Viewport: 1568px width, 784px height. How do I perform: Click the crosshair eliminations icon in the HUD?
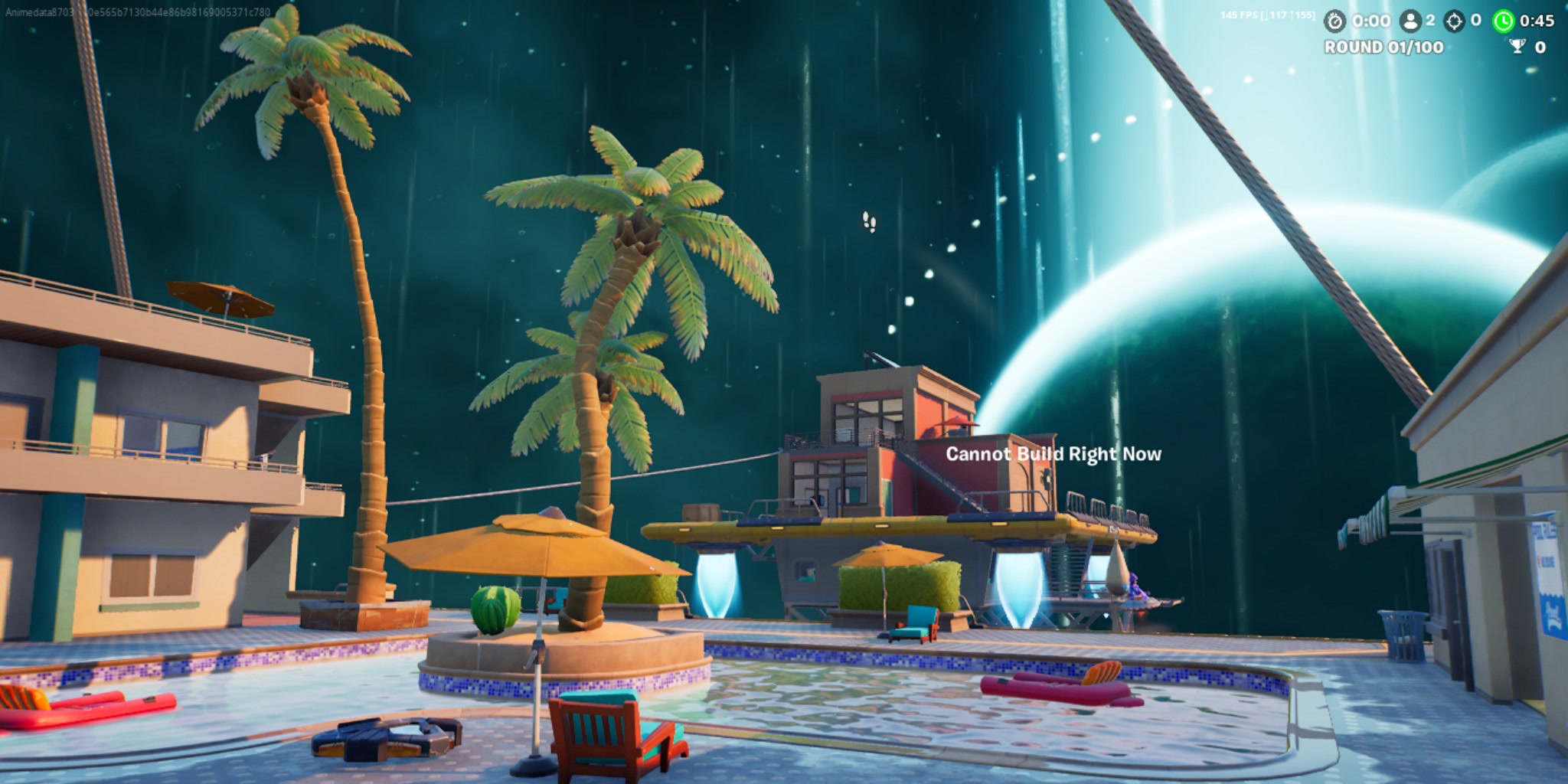point(1453,21)
